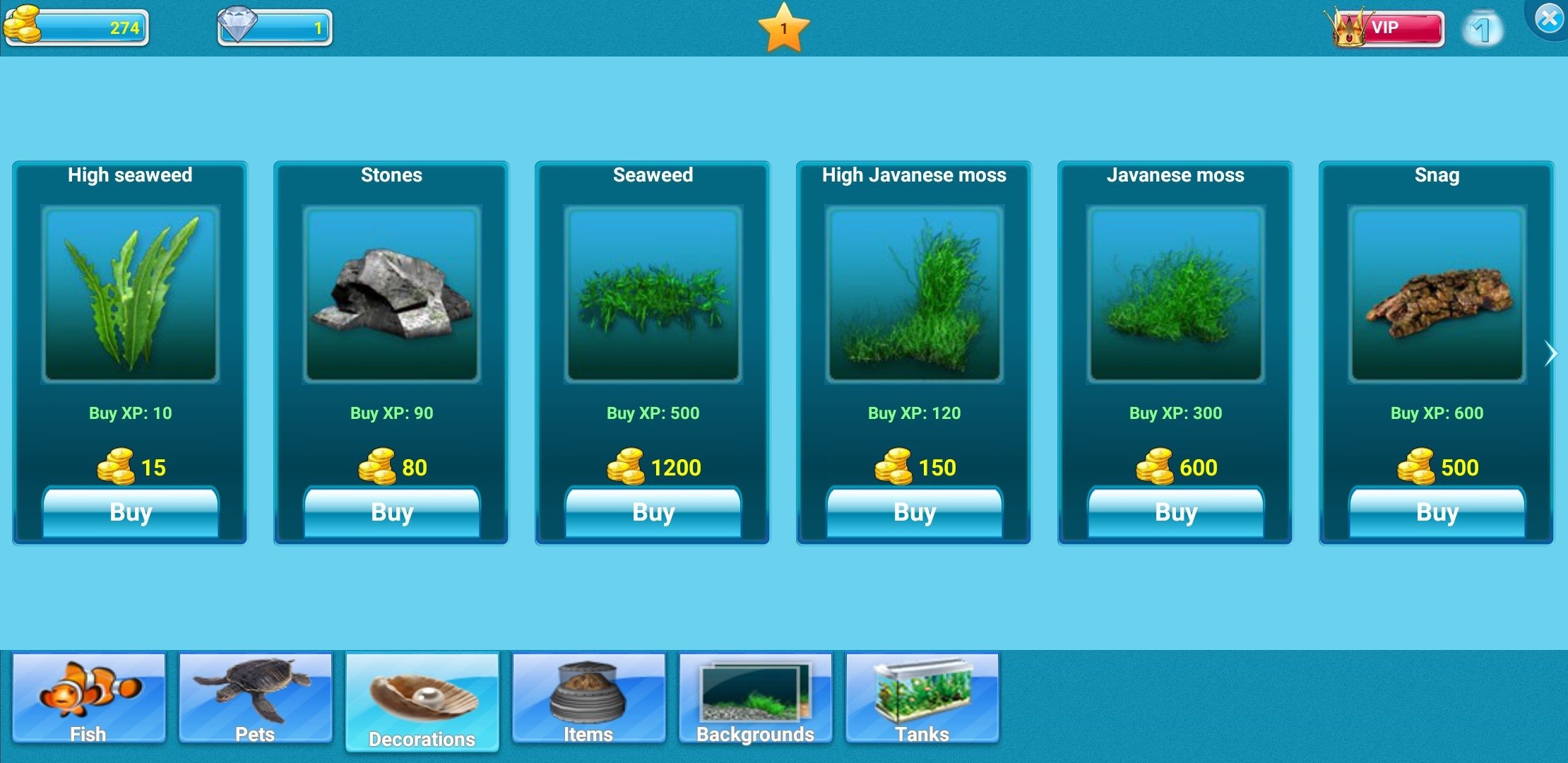1568x763 pixels.
Task: Open the Backgrounds tab
Action: (x=755, y=698)
